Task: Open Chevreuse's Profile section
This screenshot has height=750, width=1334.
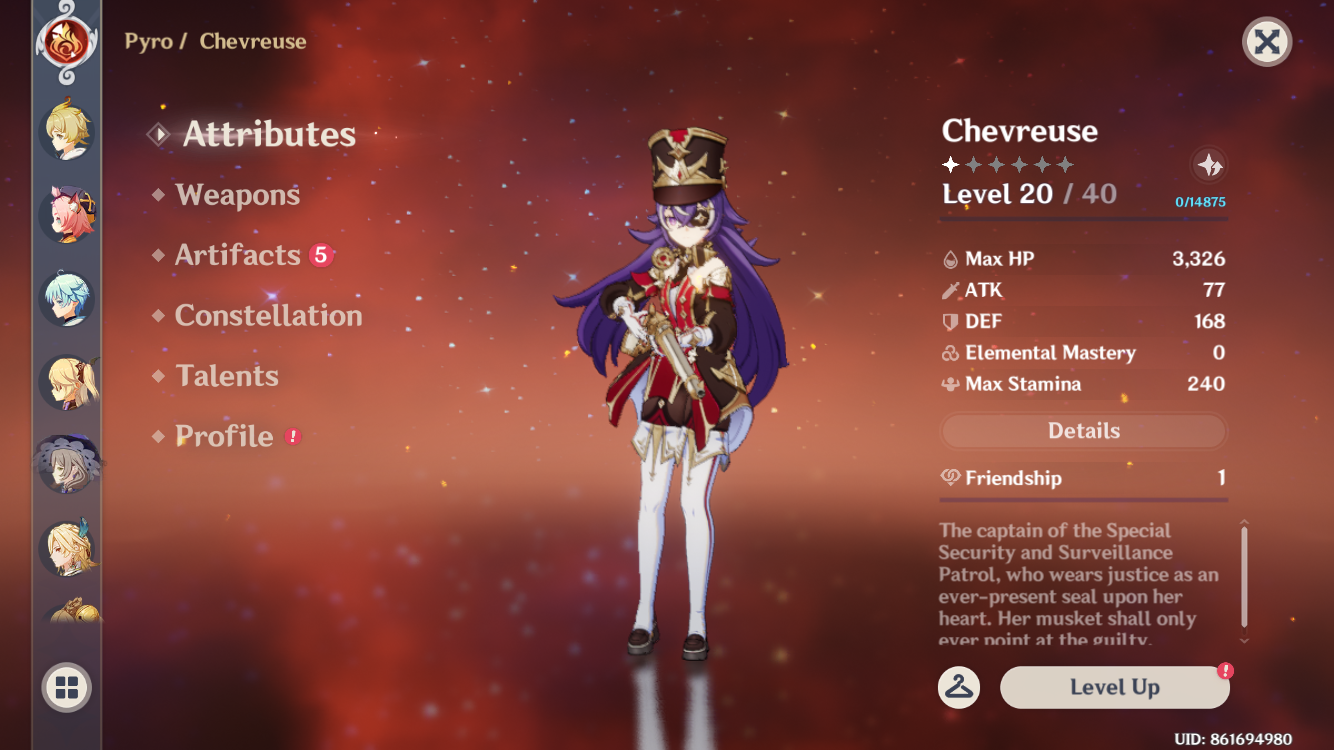Action: (222, 436)
